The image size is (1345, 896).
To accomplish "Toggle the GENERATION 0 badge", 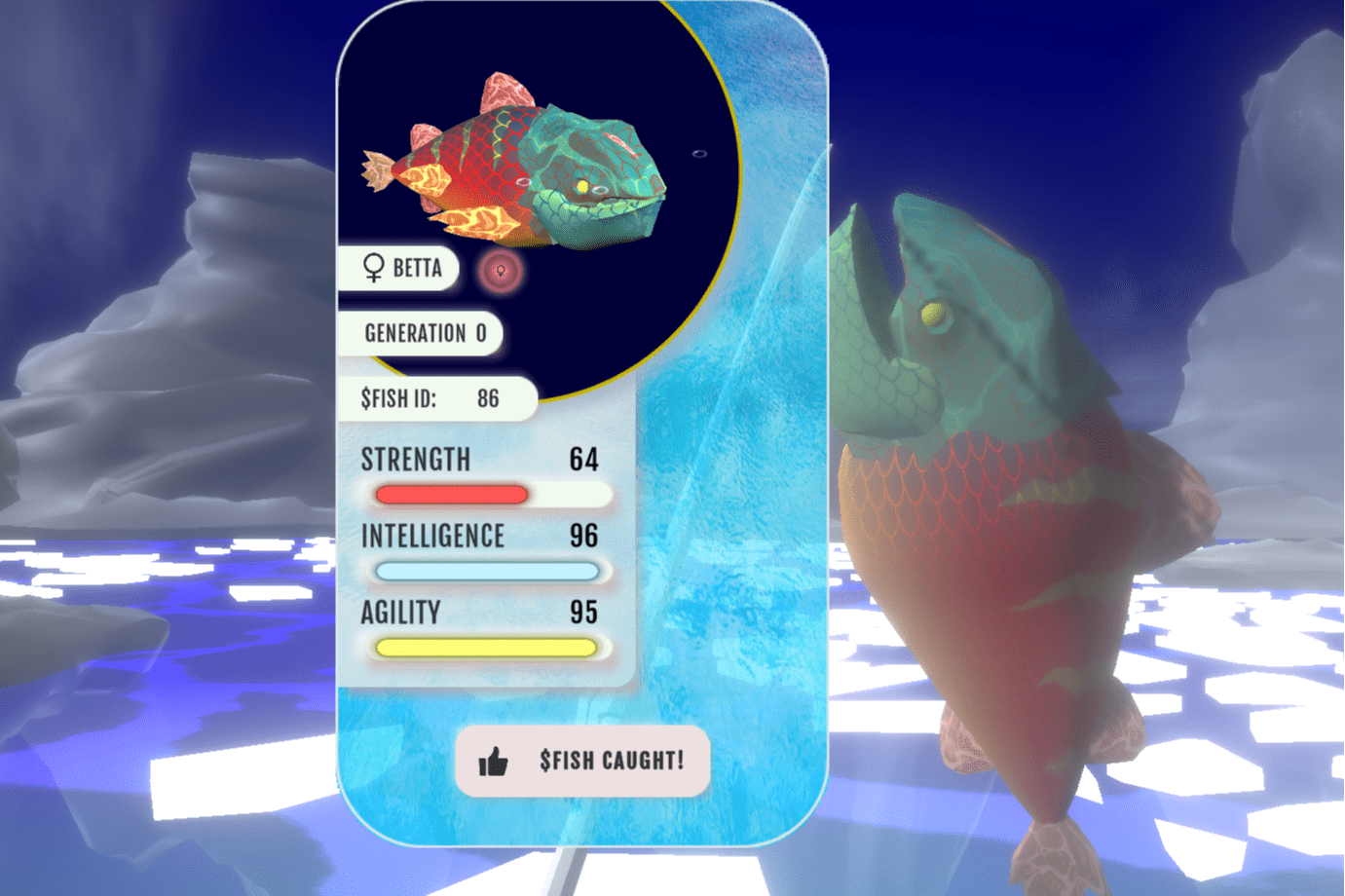I will tap(421, 334).
